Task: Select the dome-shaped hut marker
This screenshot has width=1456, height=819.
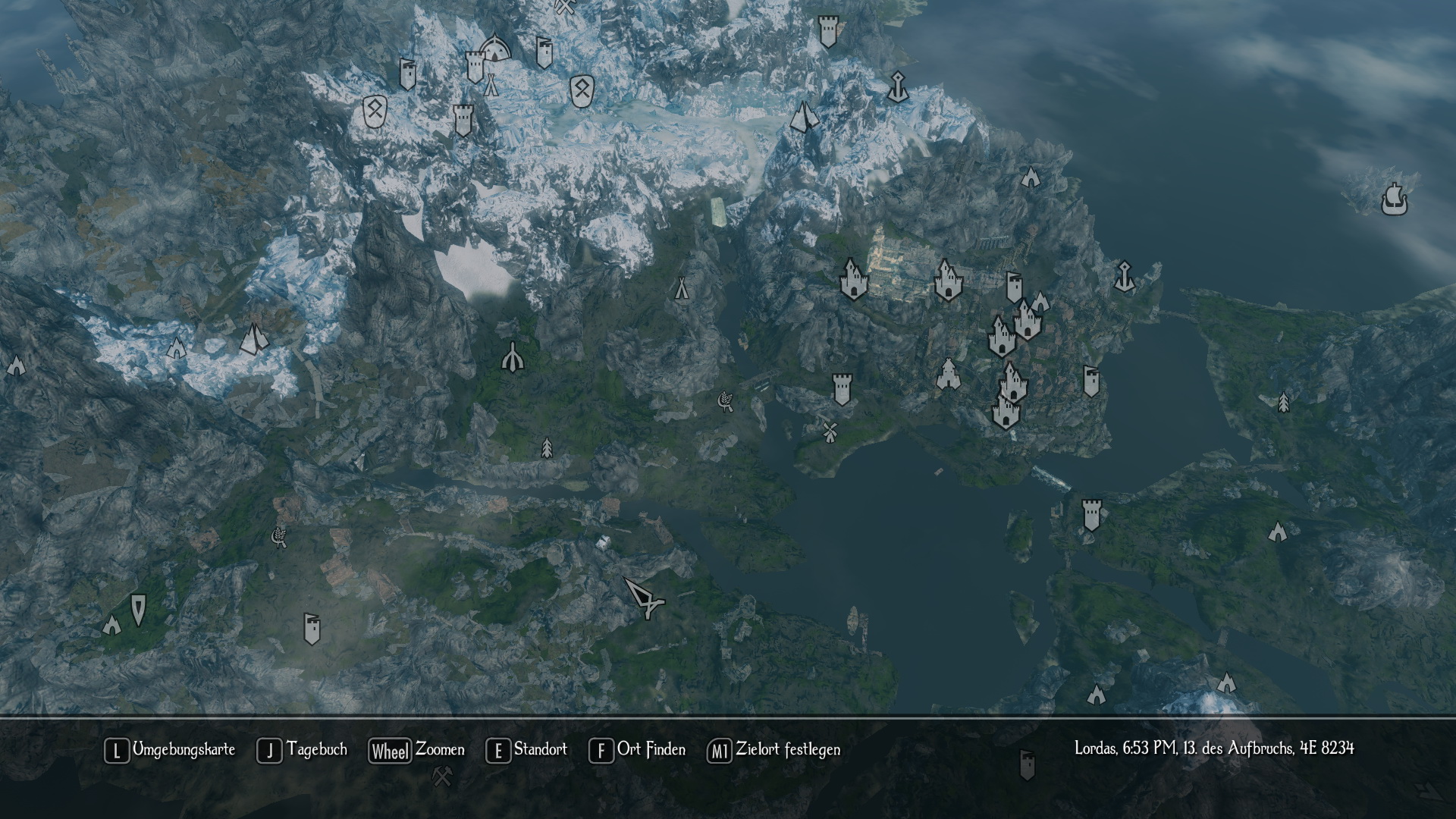Action: pos(494,49)
